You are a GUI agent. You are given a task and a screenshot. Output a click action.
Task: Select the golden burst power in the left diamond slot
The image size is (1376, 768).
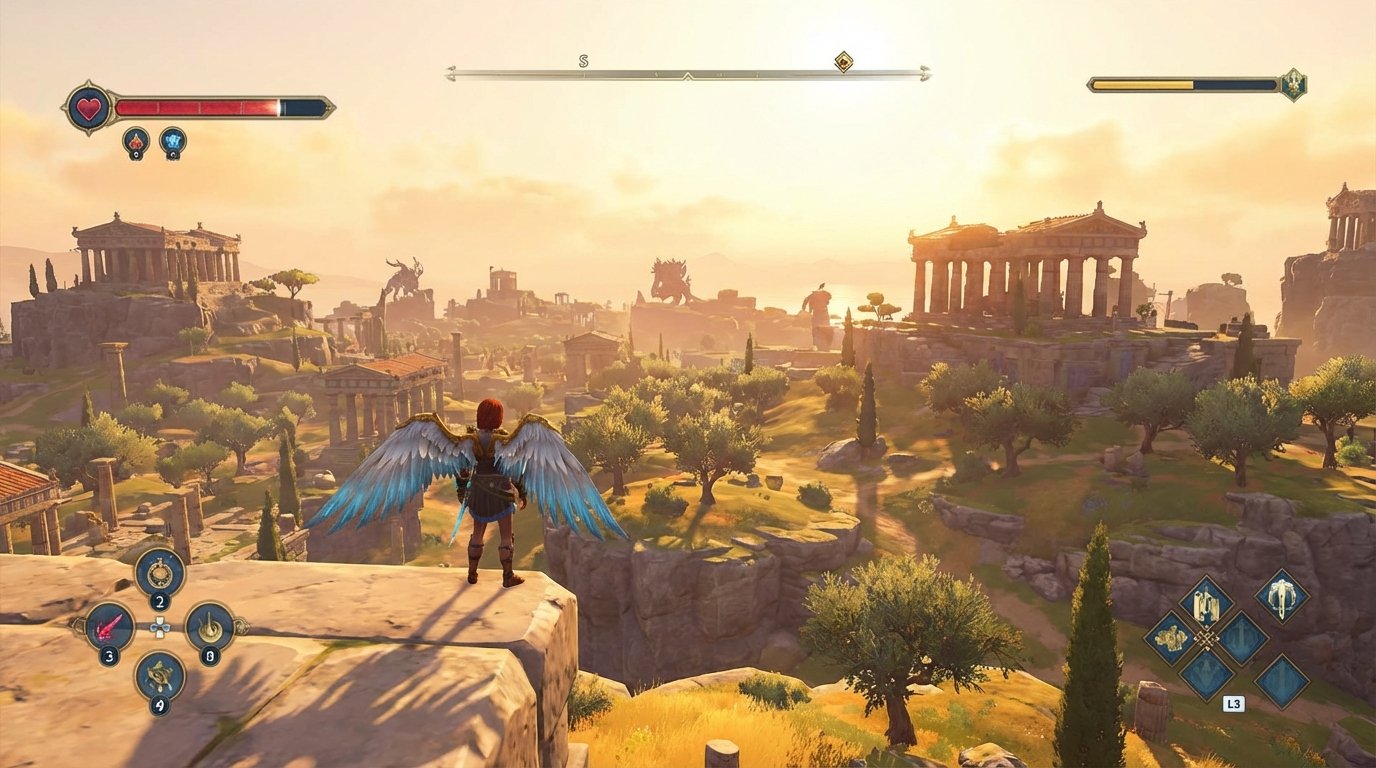(x=1171, y=639)
